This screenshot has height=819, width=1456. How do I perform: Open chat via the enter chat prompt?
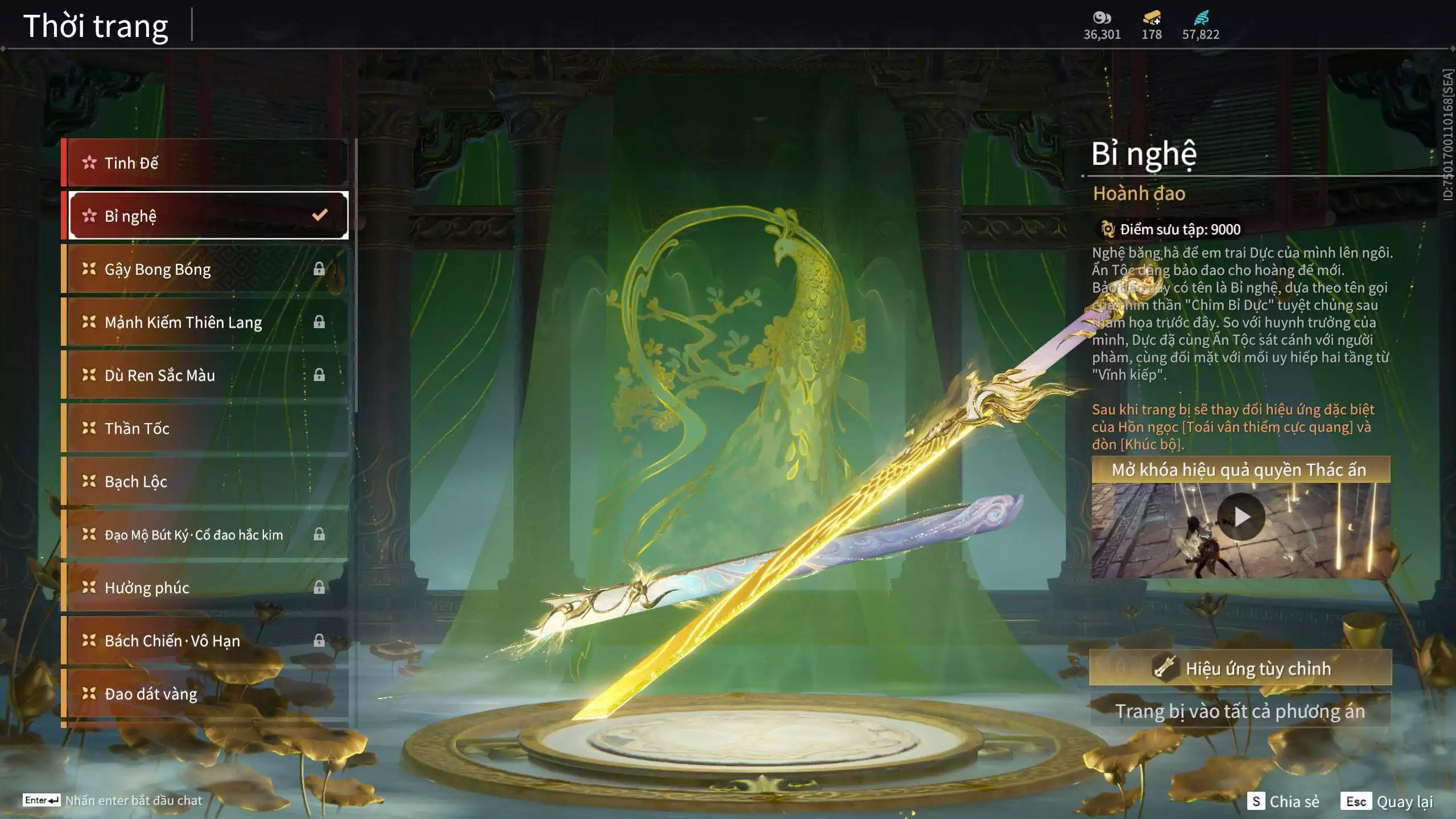pos(113,800)
